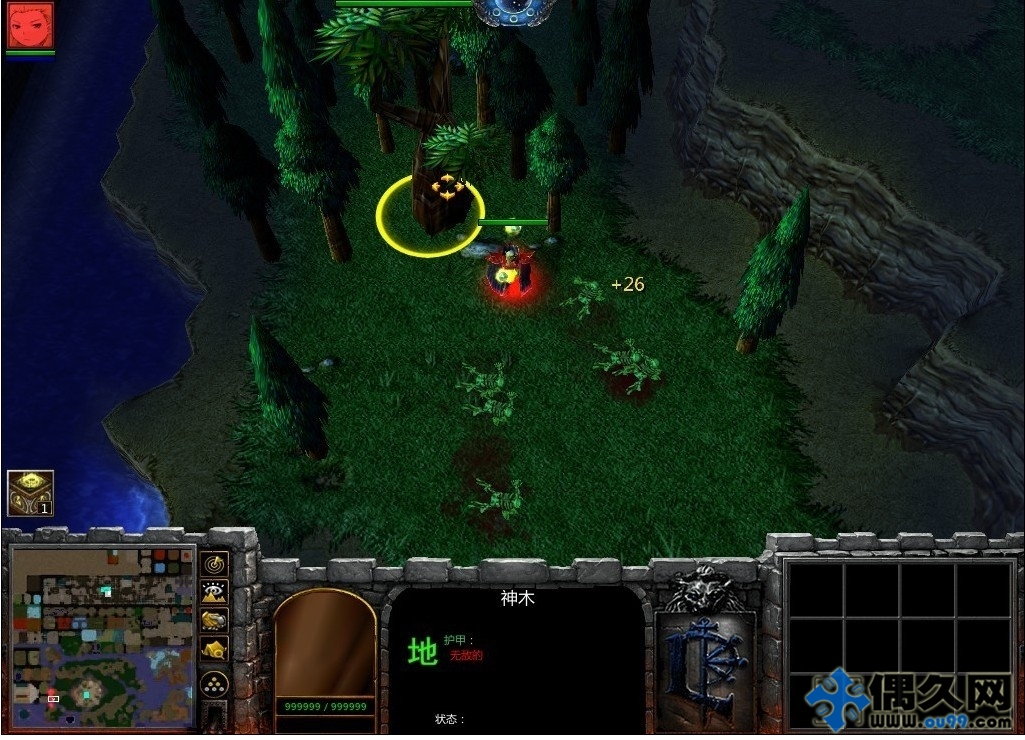Click the golden chest icon marked 1

point(30,493)
